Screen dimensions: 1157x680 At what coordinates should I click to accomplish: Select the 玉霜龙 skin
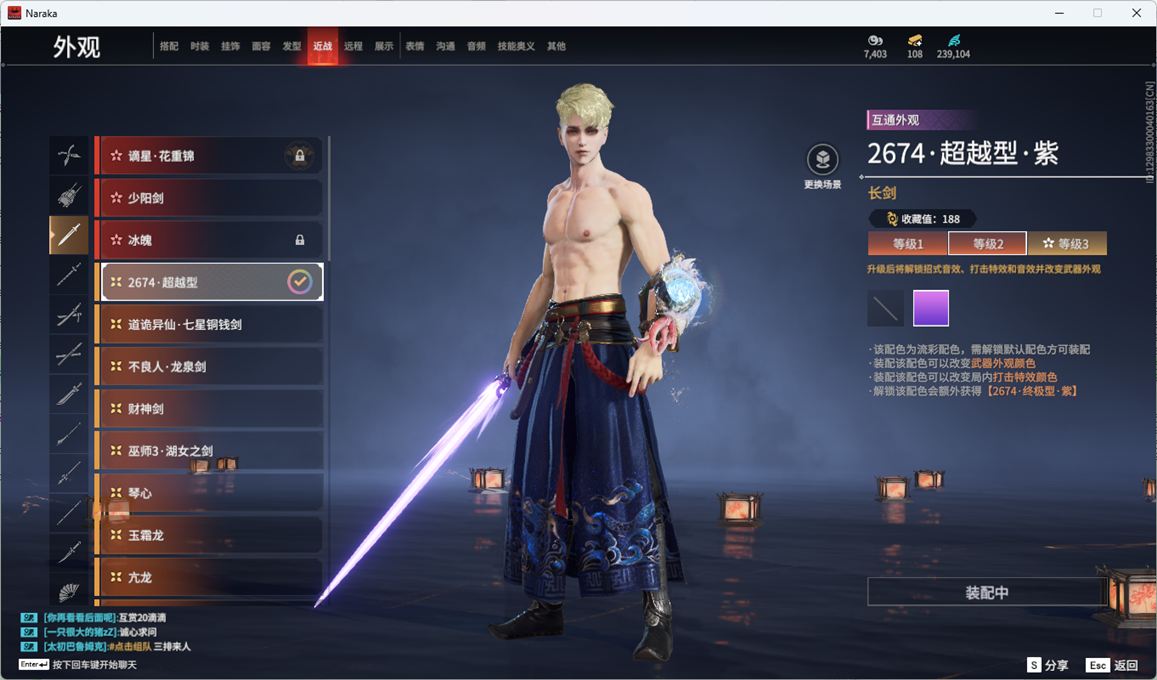(209, 534)
